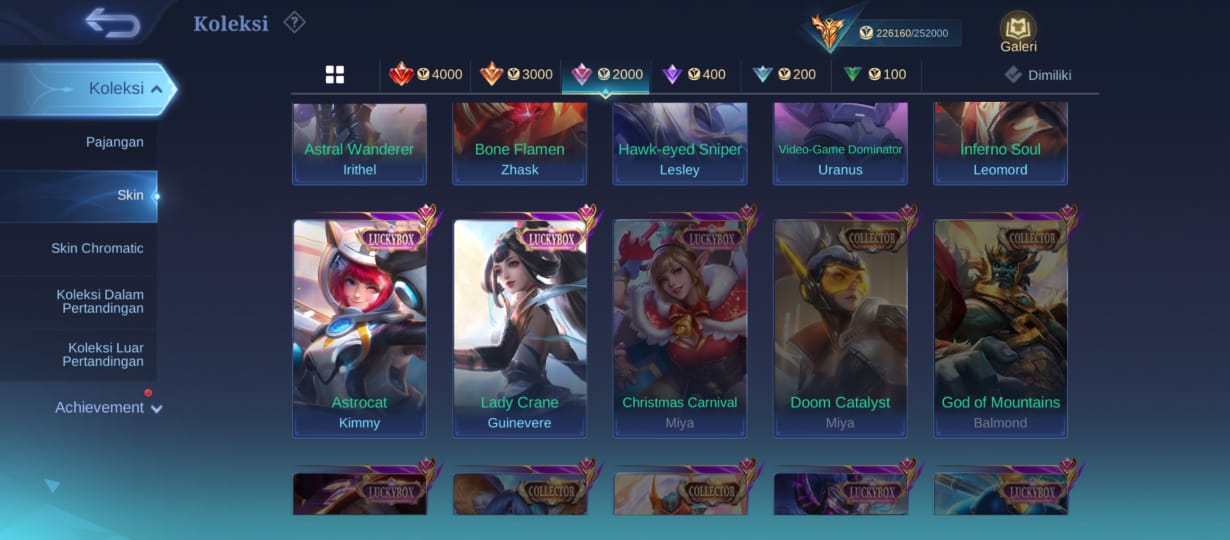Select the Astrocat Kimmy skin card
The image size is (1230, 540).
[x=360, y=328]
